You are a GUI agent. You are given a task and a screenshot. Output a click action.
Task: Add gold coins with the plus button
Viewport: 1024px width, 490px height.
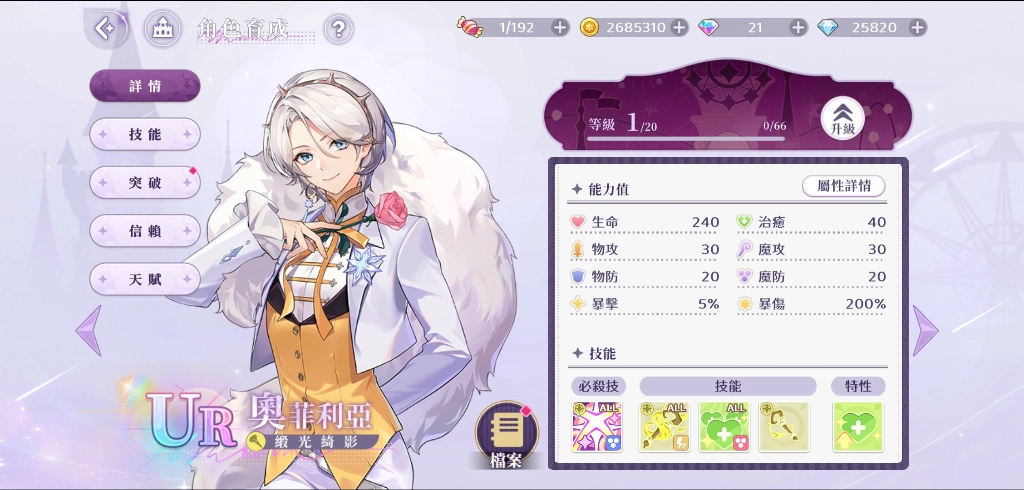pyautogui.click(x=679, y=27)
